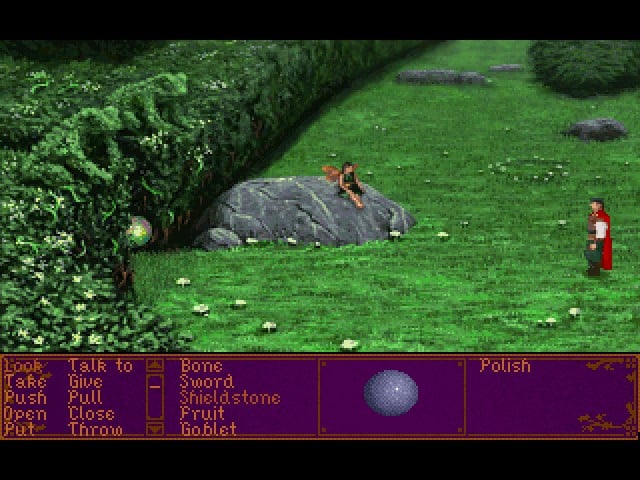The height and width of the screenshot is (480, 640).
Task: Select the Give action
Action: tap(86, 382)
